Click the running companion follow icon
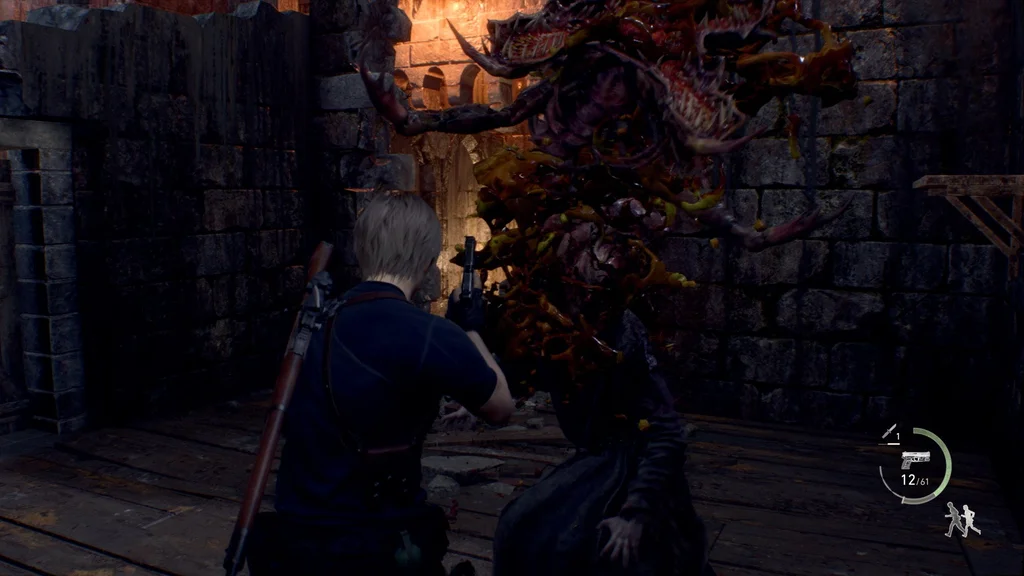The width and height of the screenshot is (1024, 576). point(962,519)
